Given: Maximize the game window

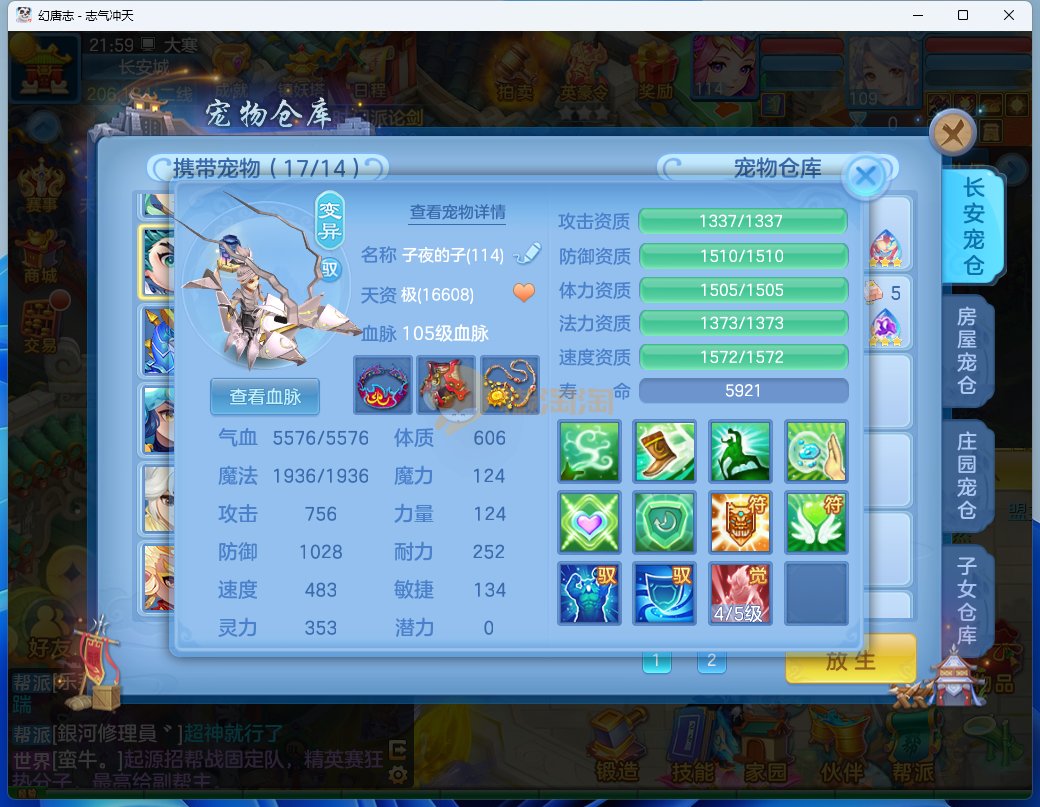Looking at the screenshot, I should pos(962,15).
